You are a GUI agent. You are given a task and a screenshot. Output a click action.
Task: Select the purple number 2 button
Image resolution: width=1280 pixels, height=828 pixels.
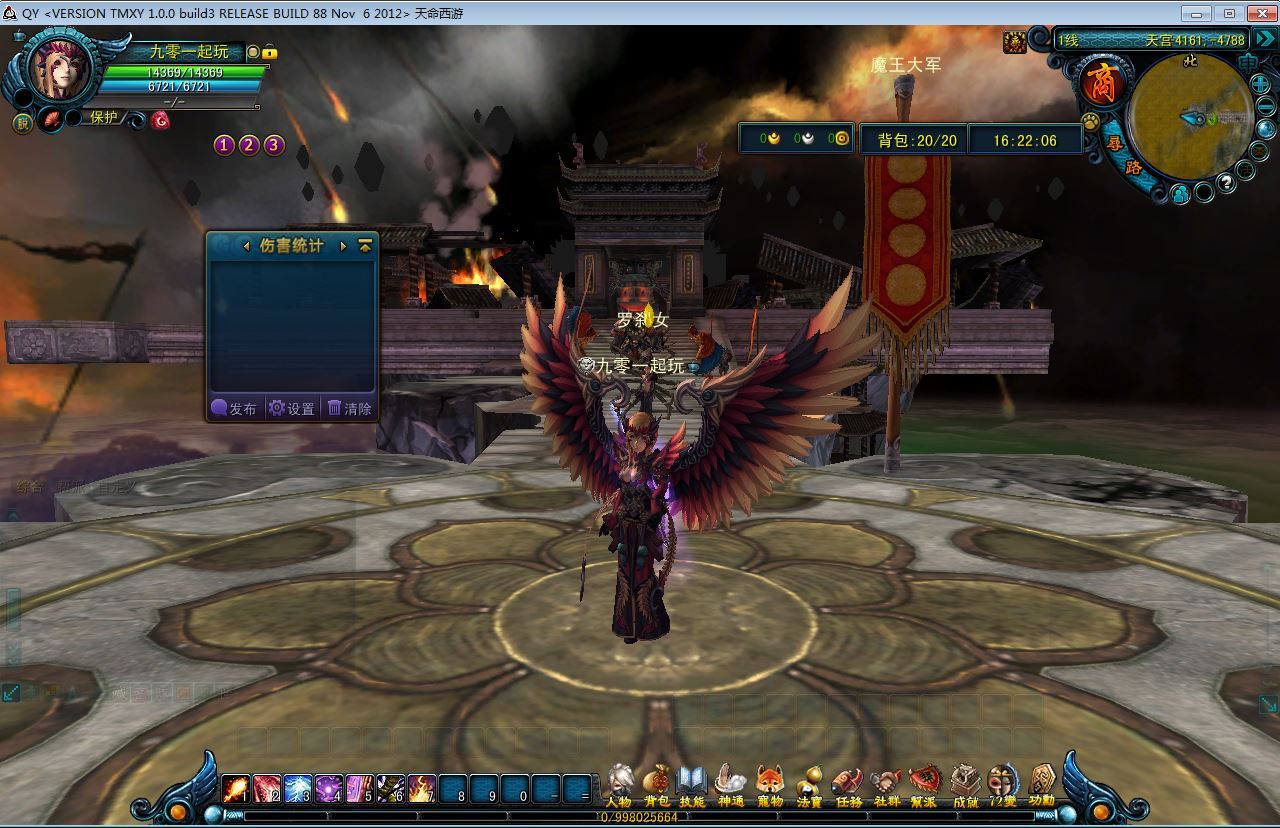[249, 145]
